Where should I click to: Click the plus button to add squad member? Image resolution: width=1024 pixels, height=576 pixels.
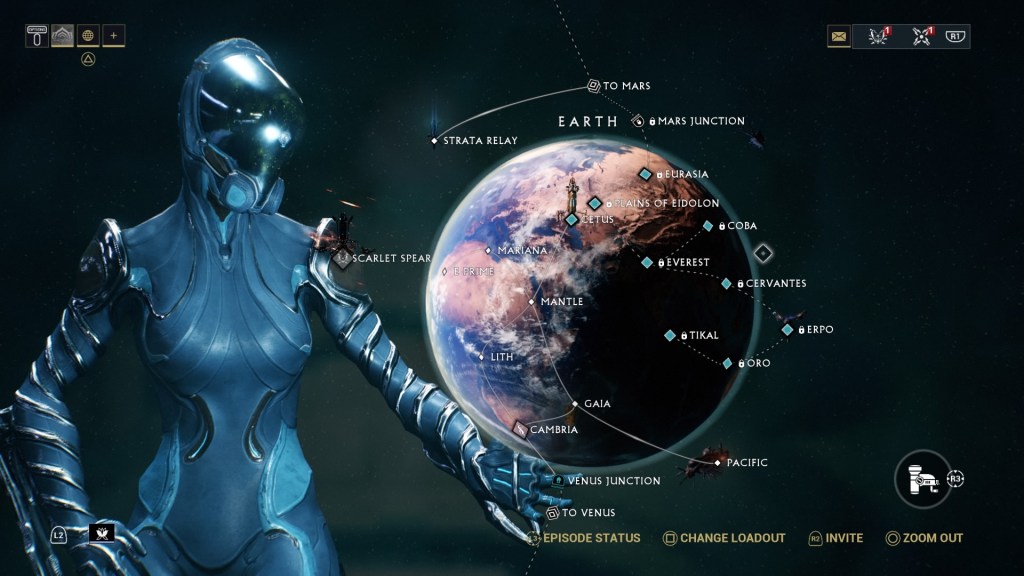tap(113, 36)
